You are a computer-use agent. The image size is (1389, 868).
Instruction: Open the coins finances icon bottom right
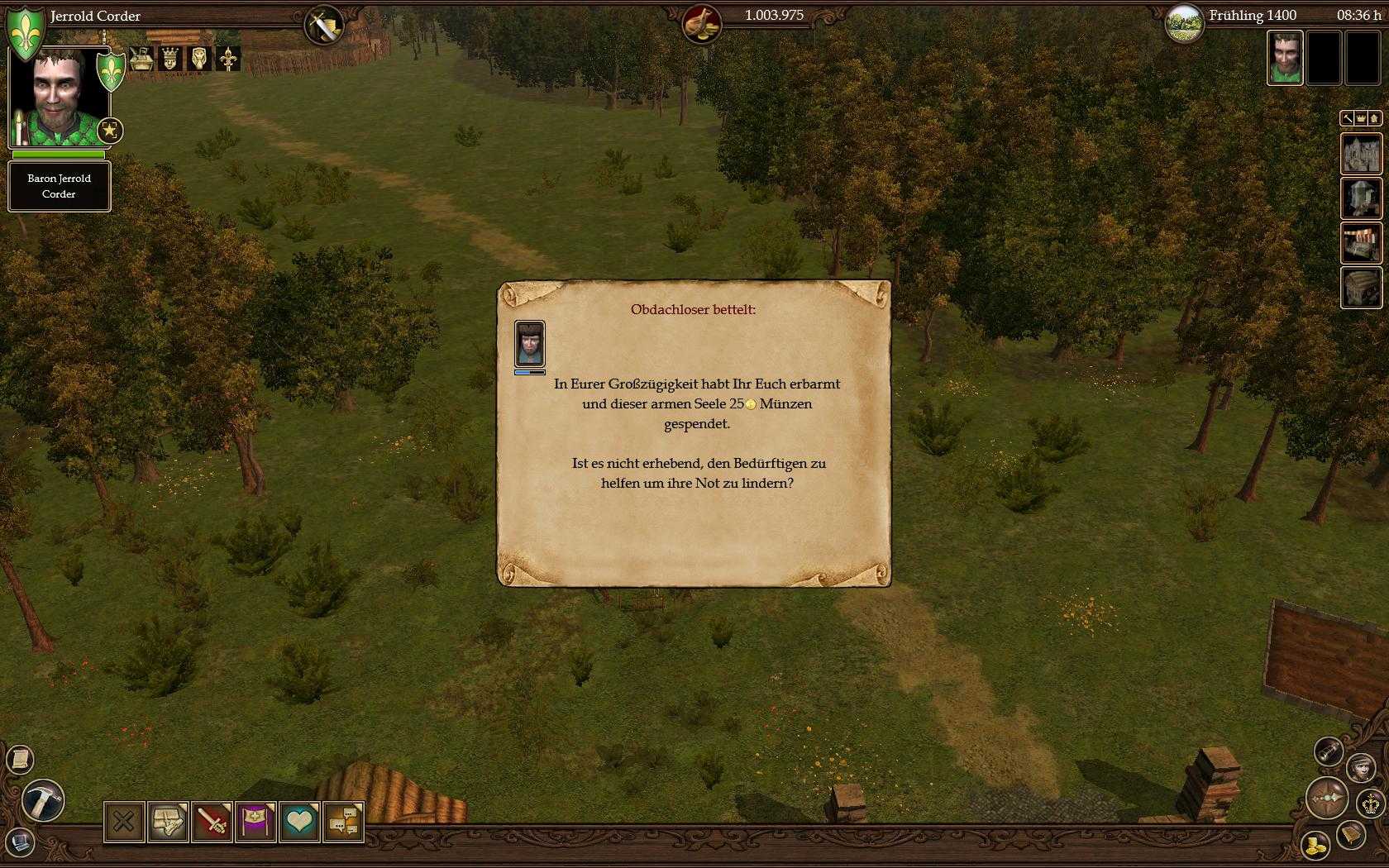click(1315, 846)
